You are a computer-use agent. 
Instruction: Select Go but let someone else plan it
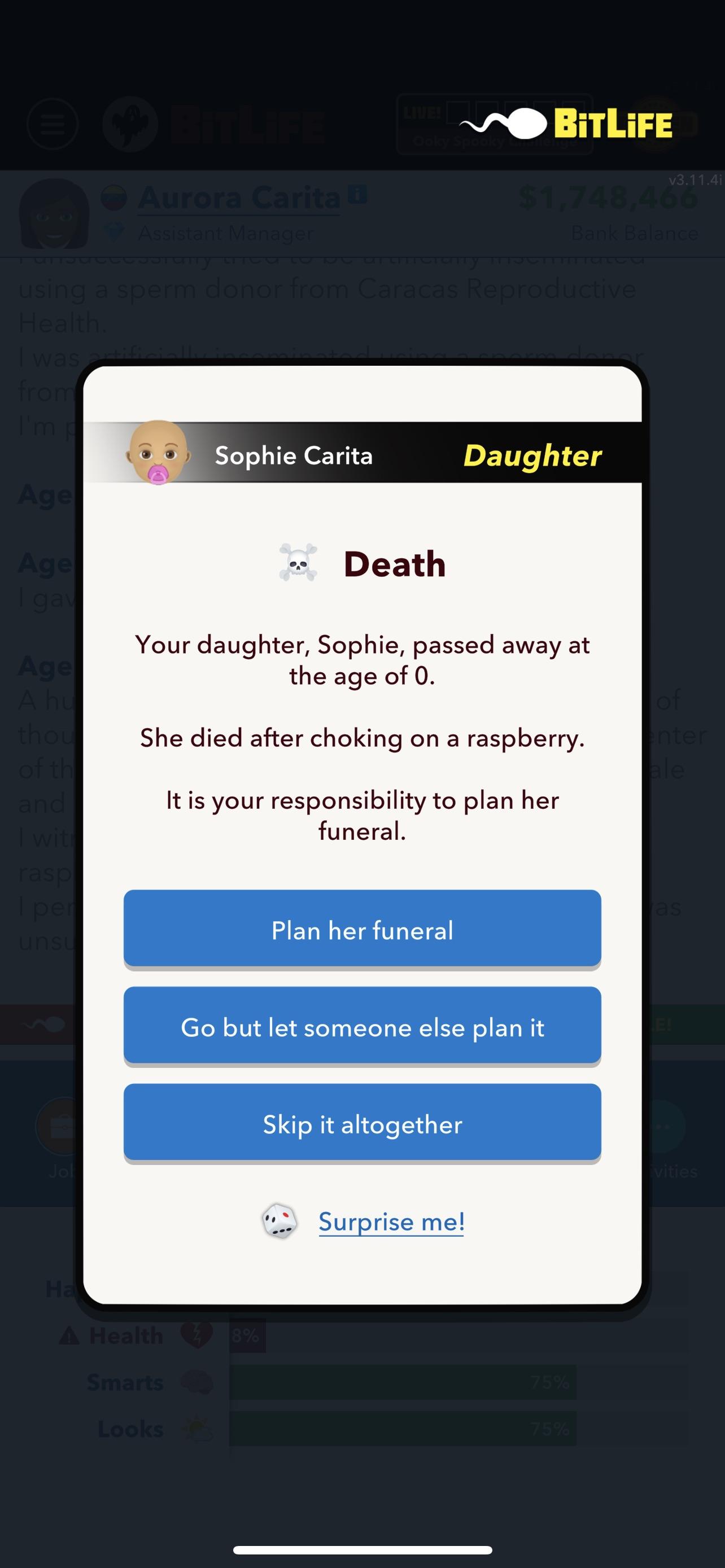point(362,1027)
